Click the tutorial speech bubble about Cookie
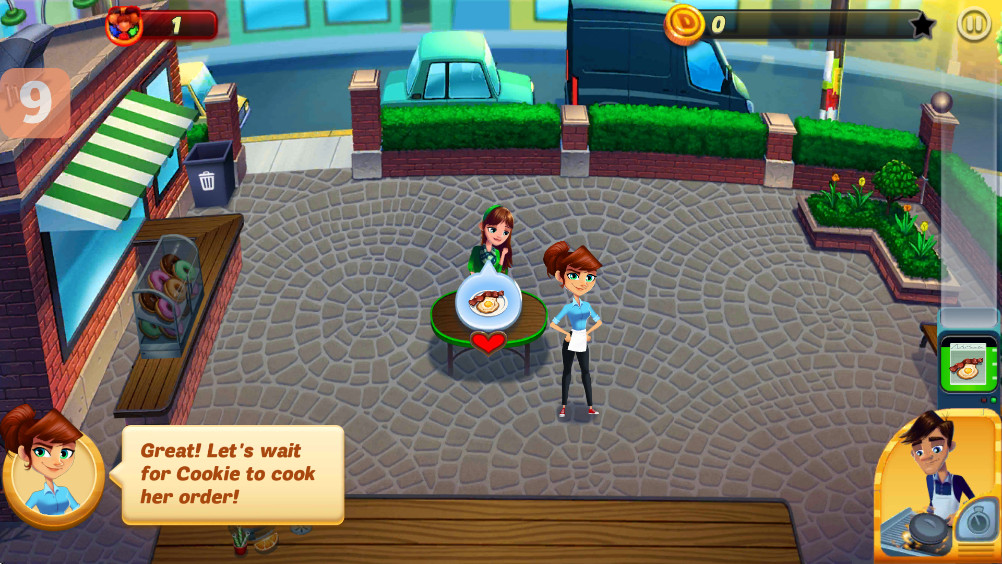Image resolution: width=1002 pixels, height=564 pixels. coord(232,474)
